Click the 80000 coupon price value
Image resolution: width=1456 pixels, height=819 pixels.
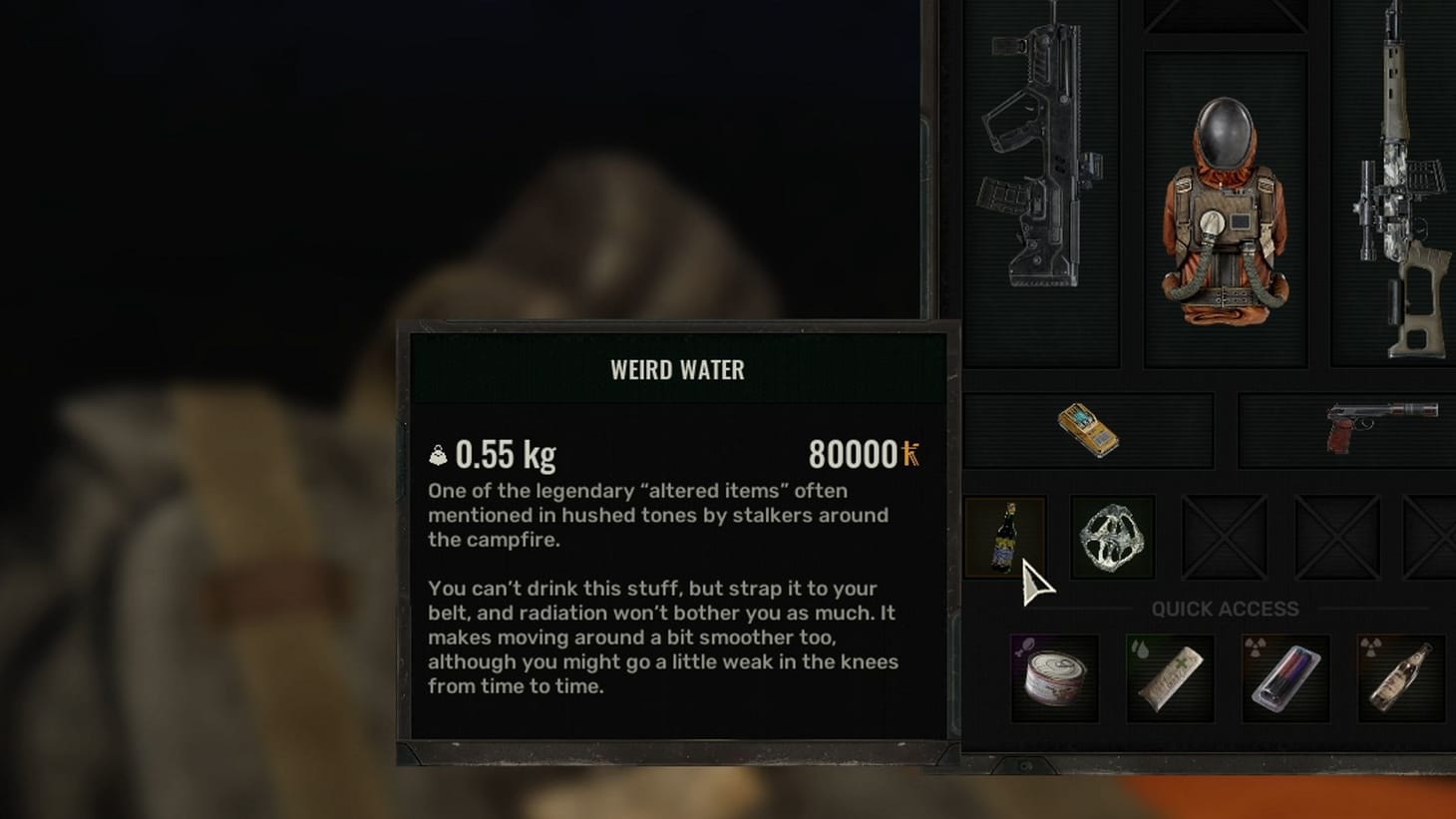(x=853, y=456)
